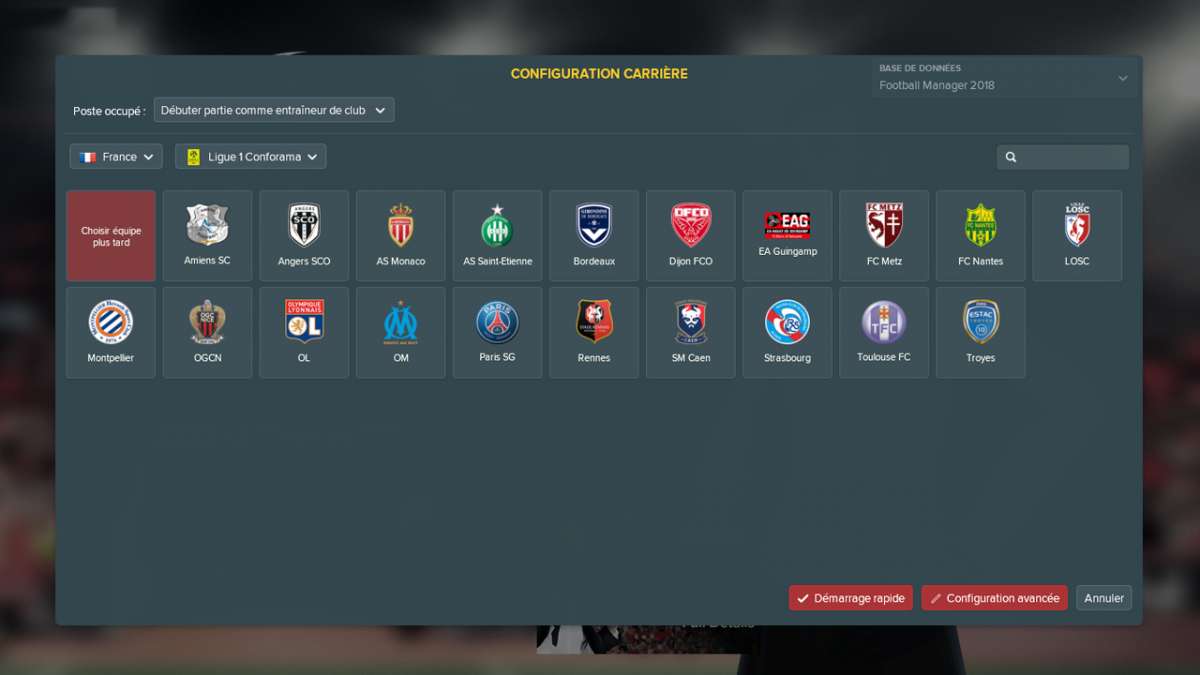Pick AS Monaco as your club
Screen dimensions: 1200x675
coord(401,236)
